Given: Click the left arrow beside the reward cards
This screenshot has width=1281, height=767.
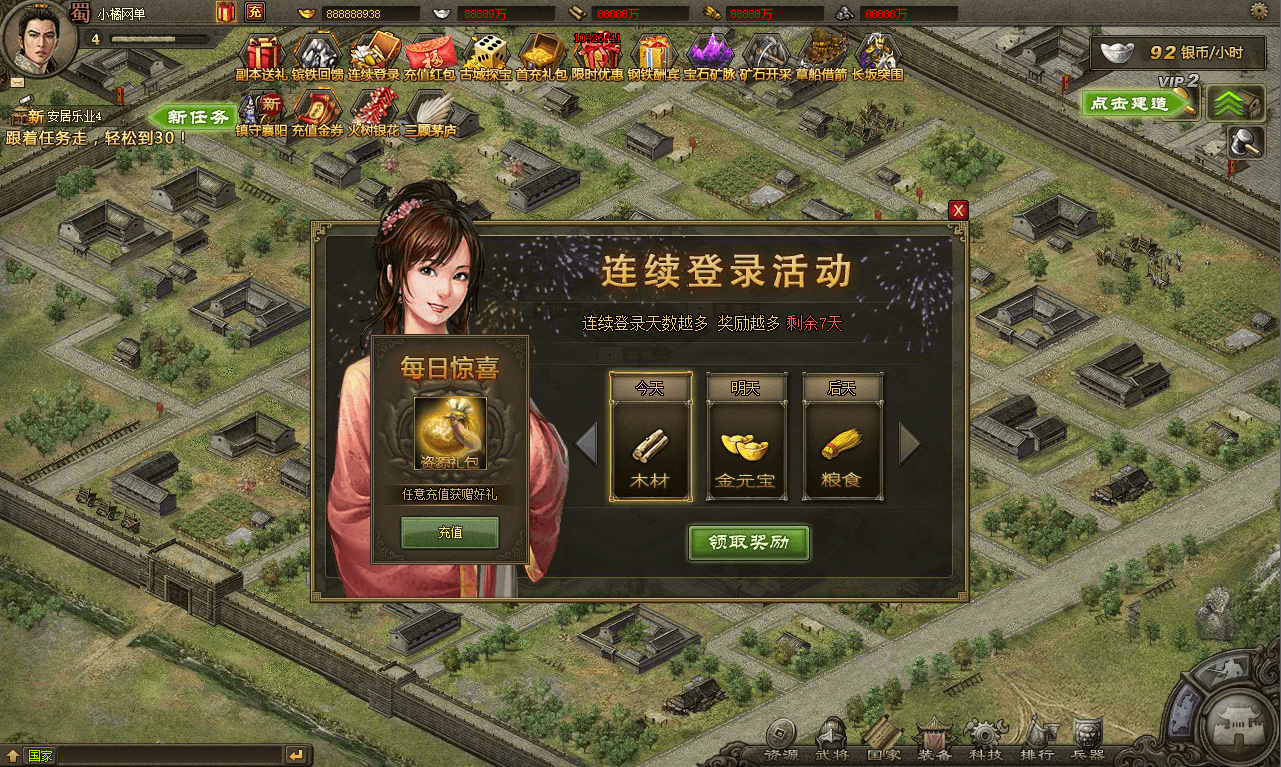Looking at the screenshot, I should pyautogui.click(x=589, y=442).
